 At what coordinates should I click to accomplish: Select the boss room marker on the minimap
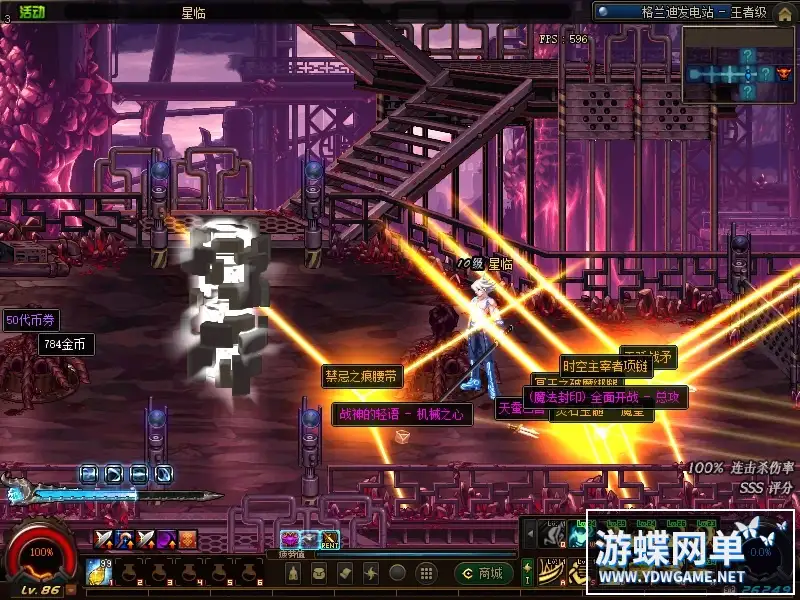pyautogui.click(x=783, y=72)
